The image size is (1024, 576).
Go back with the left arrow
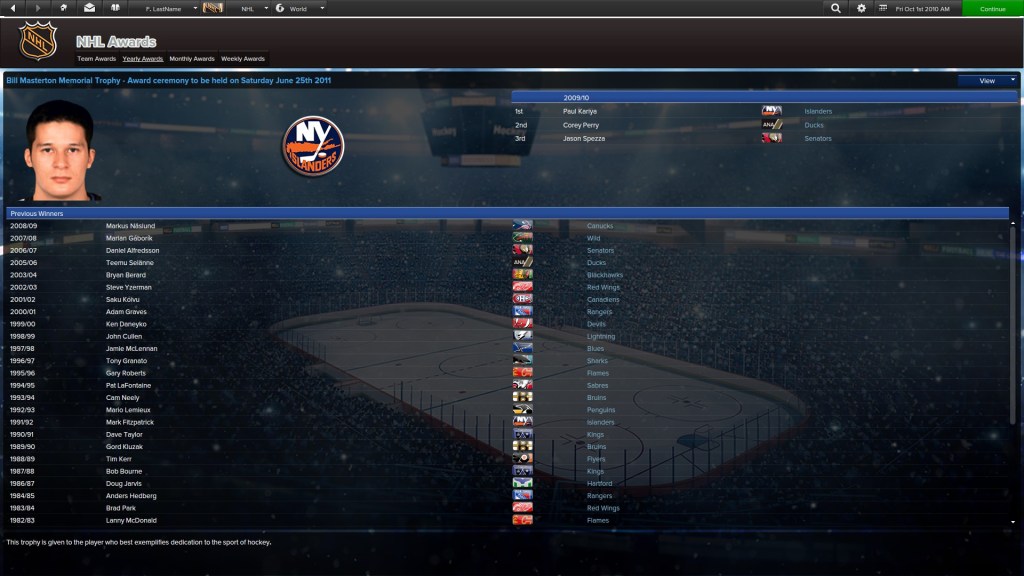click(13, 8)
